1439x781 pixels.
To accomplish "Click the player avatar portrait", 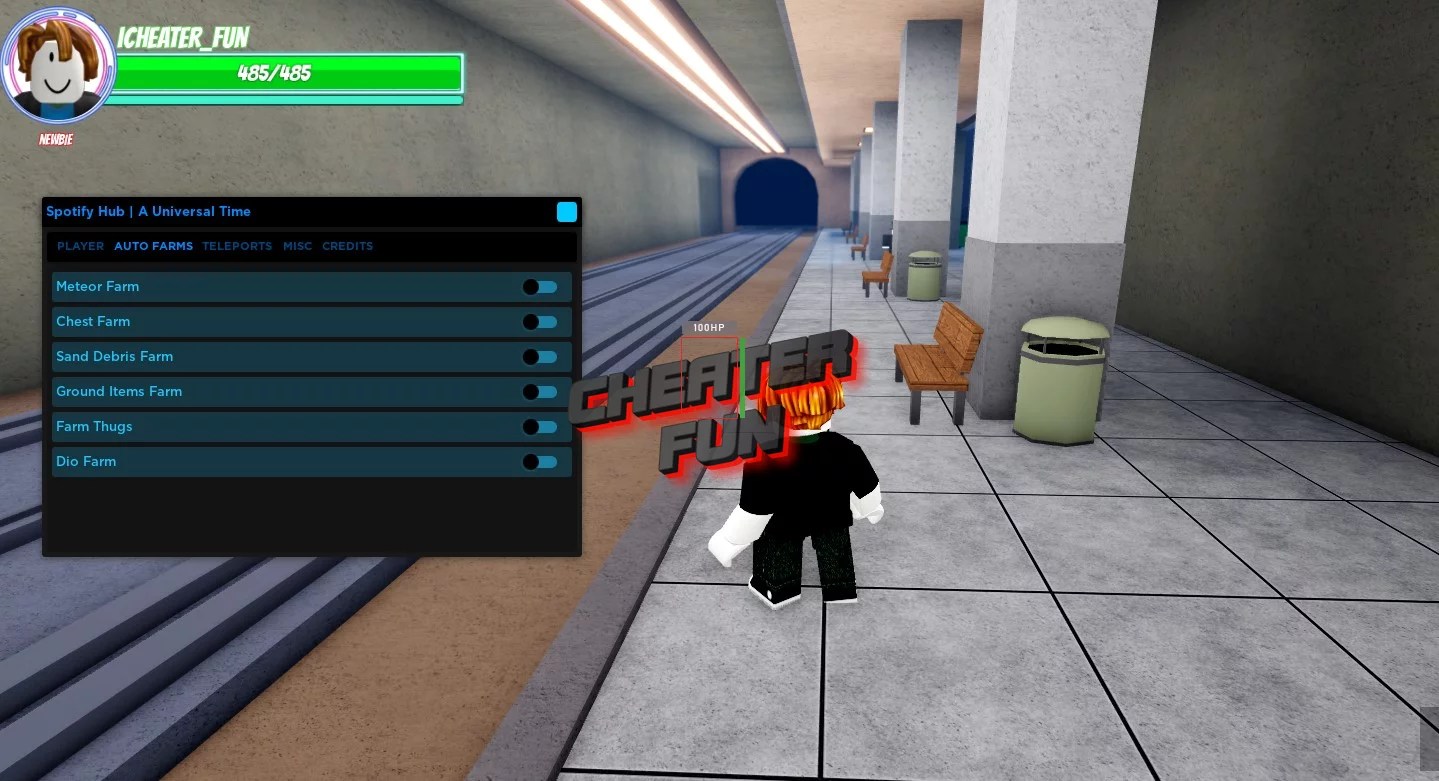I will pyautogui.click(x=57, y=64).
